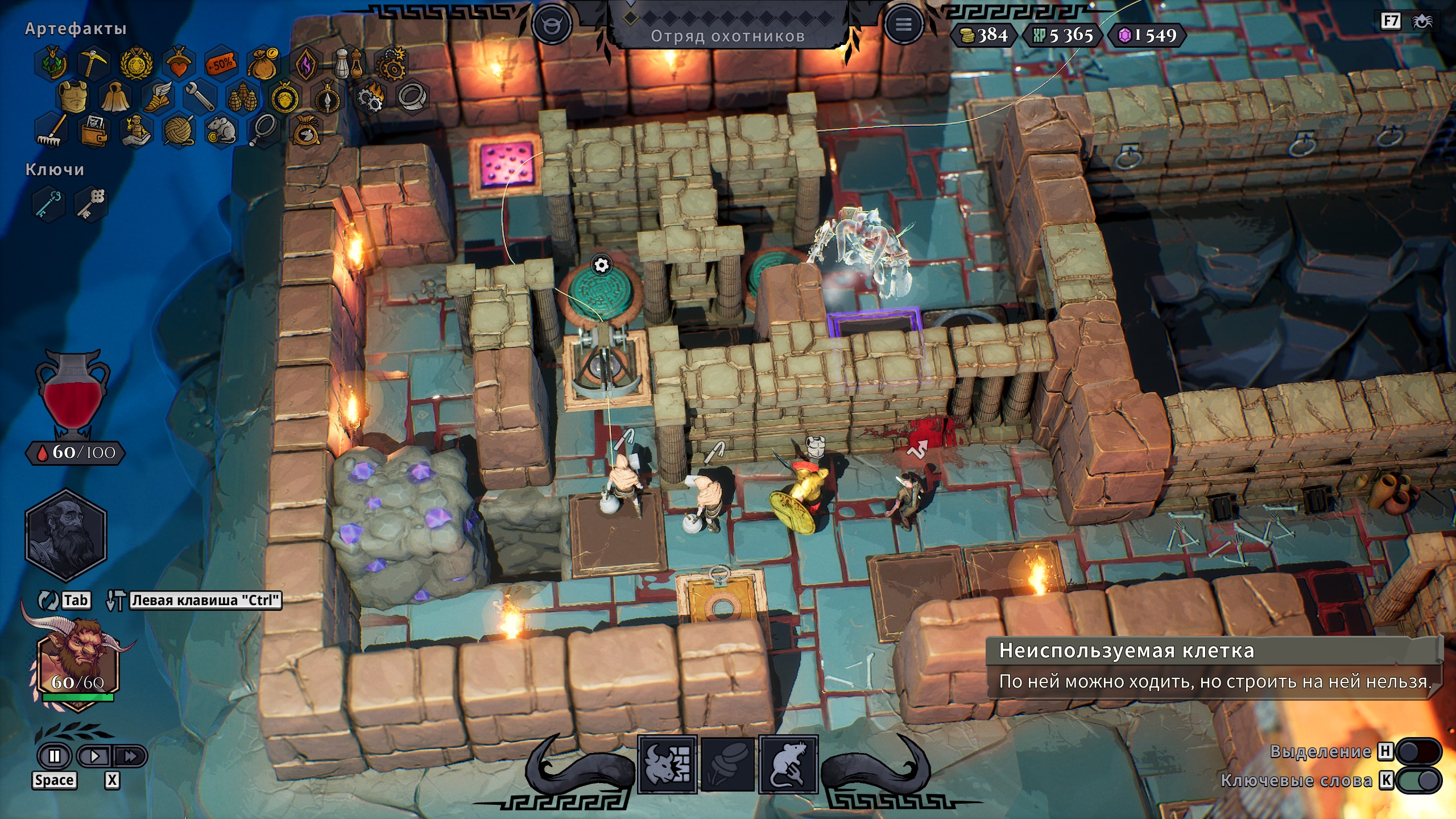Inspect the ball of yarn artifact
Viewport: 1456px width, 819px height.
pyautogui.click(x=179, y=130)
